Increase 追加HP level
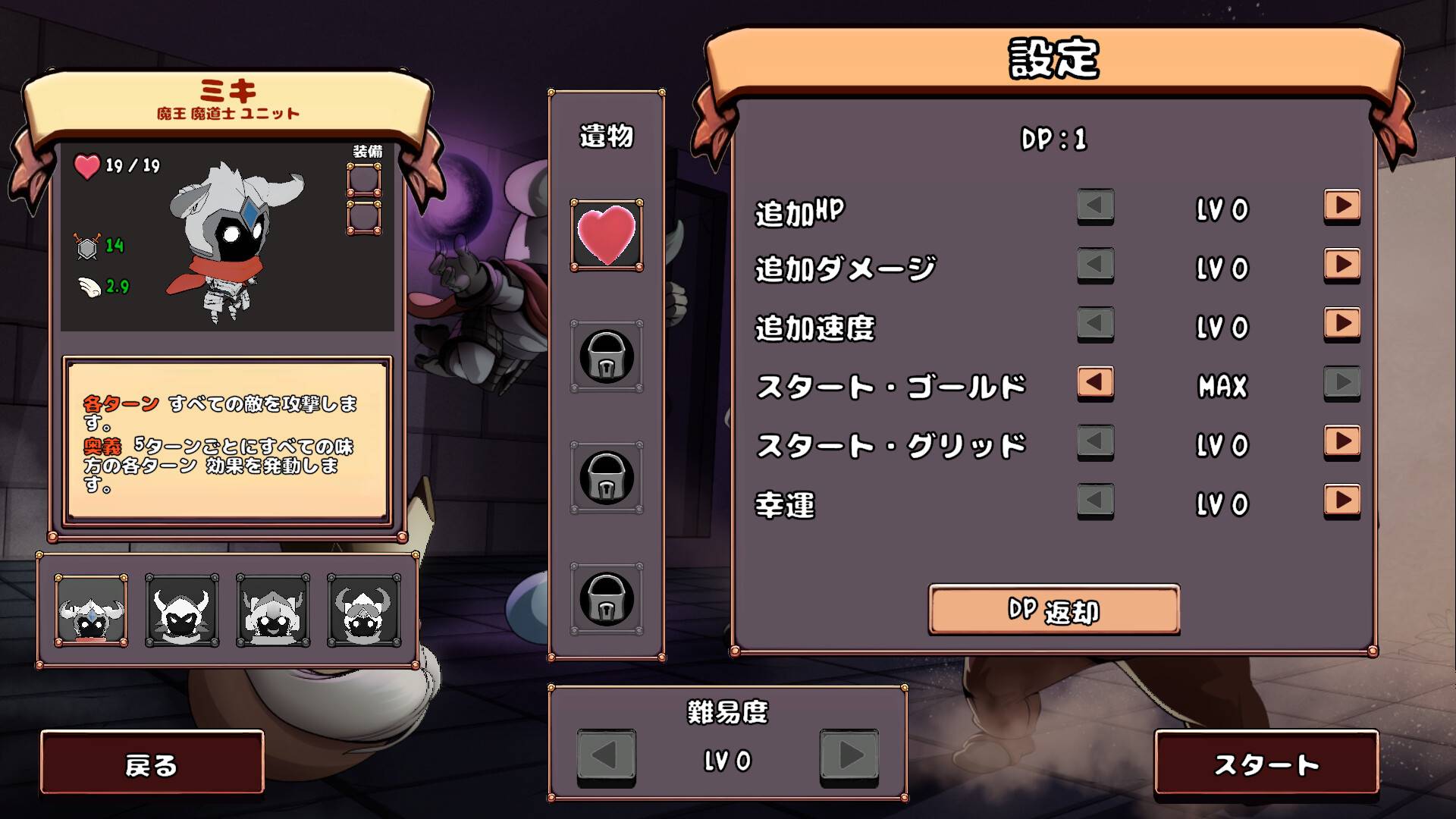 1341,206
